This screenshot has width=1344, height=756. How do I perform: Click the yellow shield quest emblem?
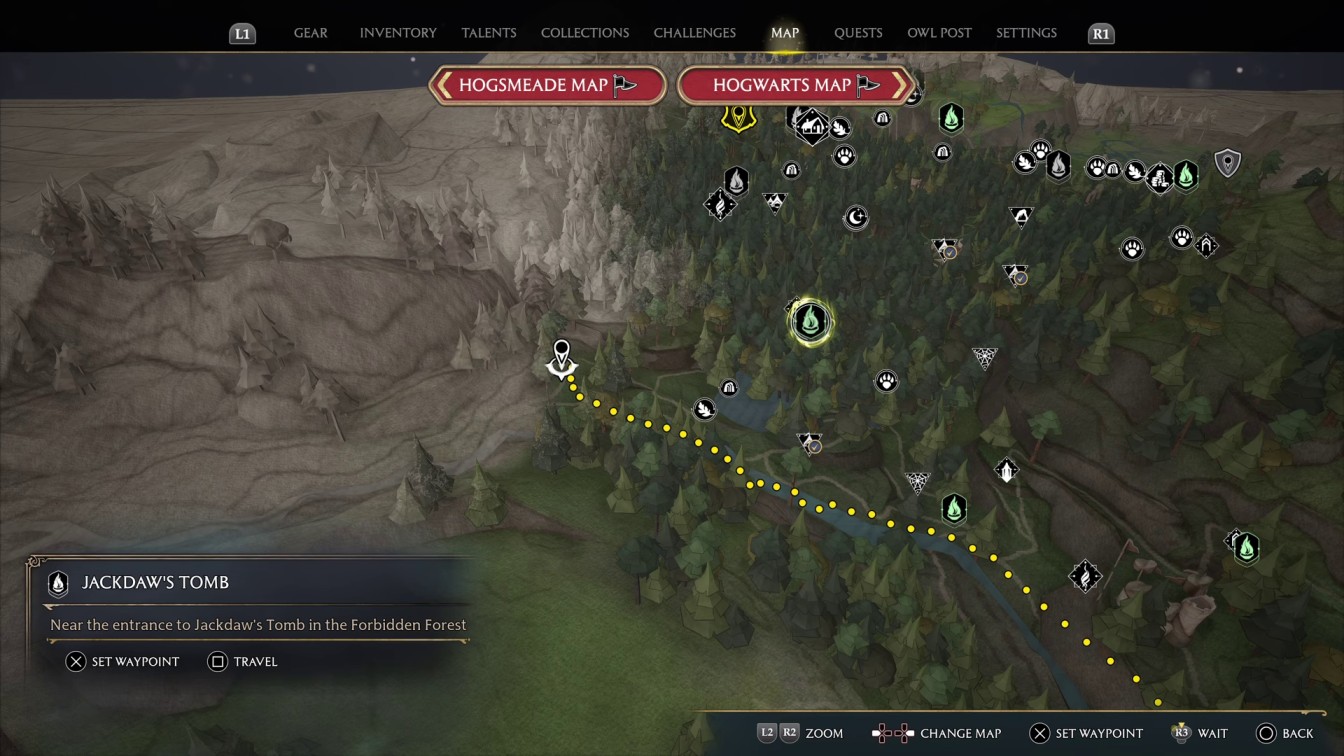point(737,118)
